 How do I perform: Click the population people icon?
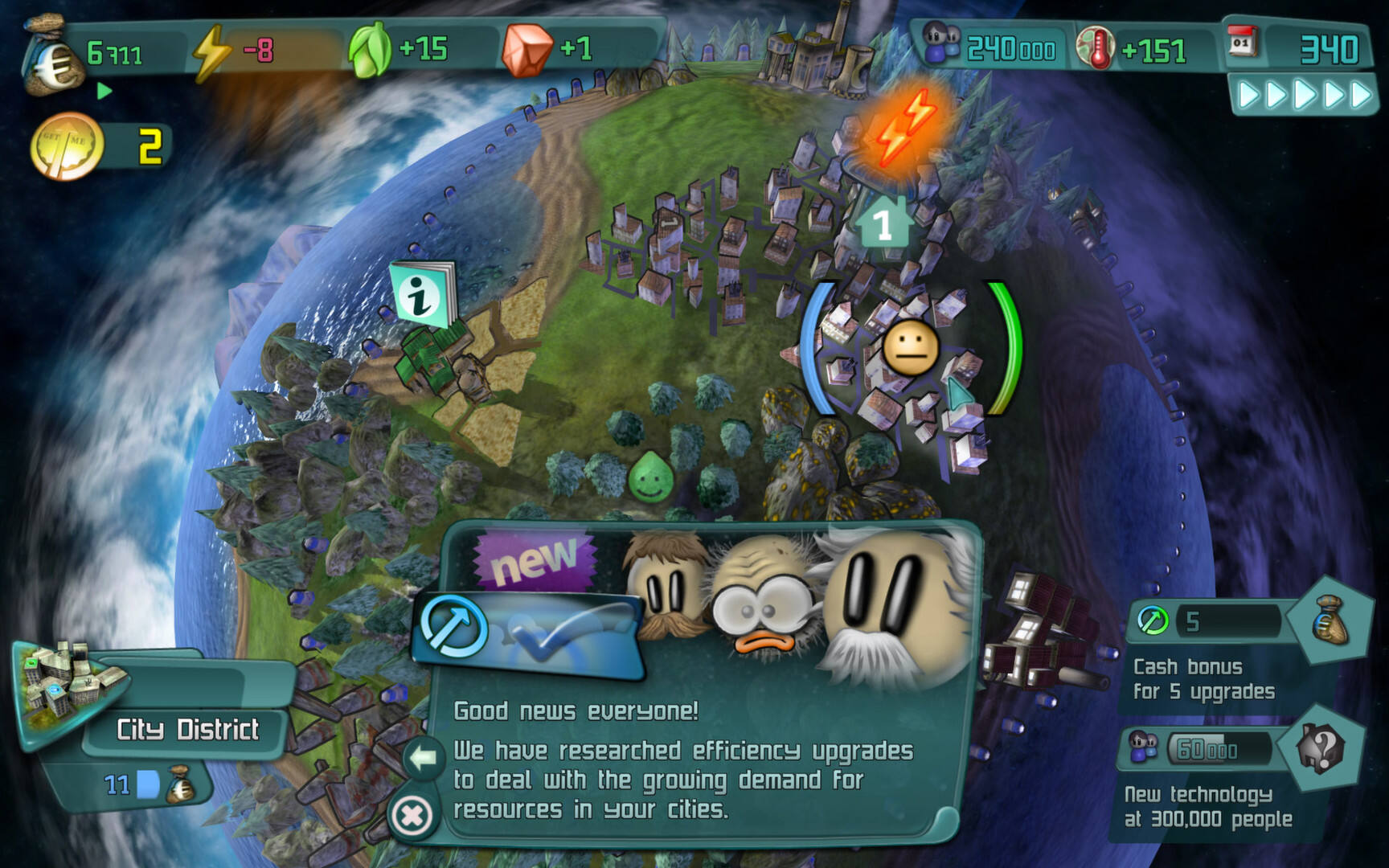click(x=940, y=45)
